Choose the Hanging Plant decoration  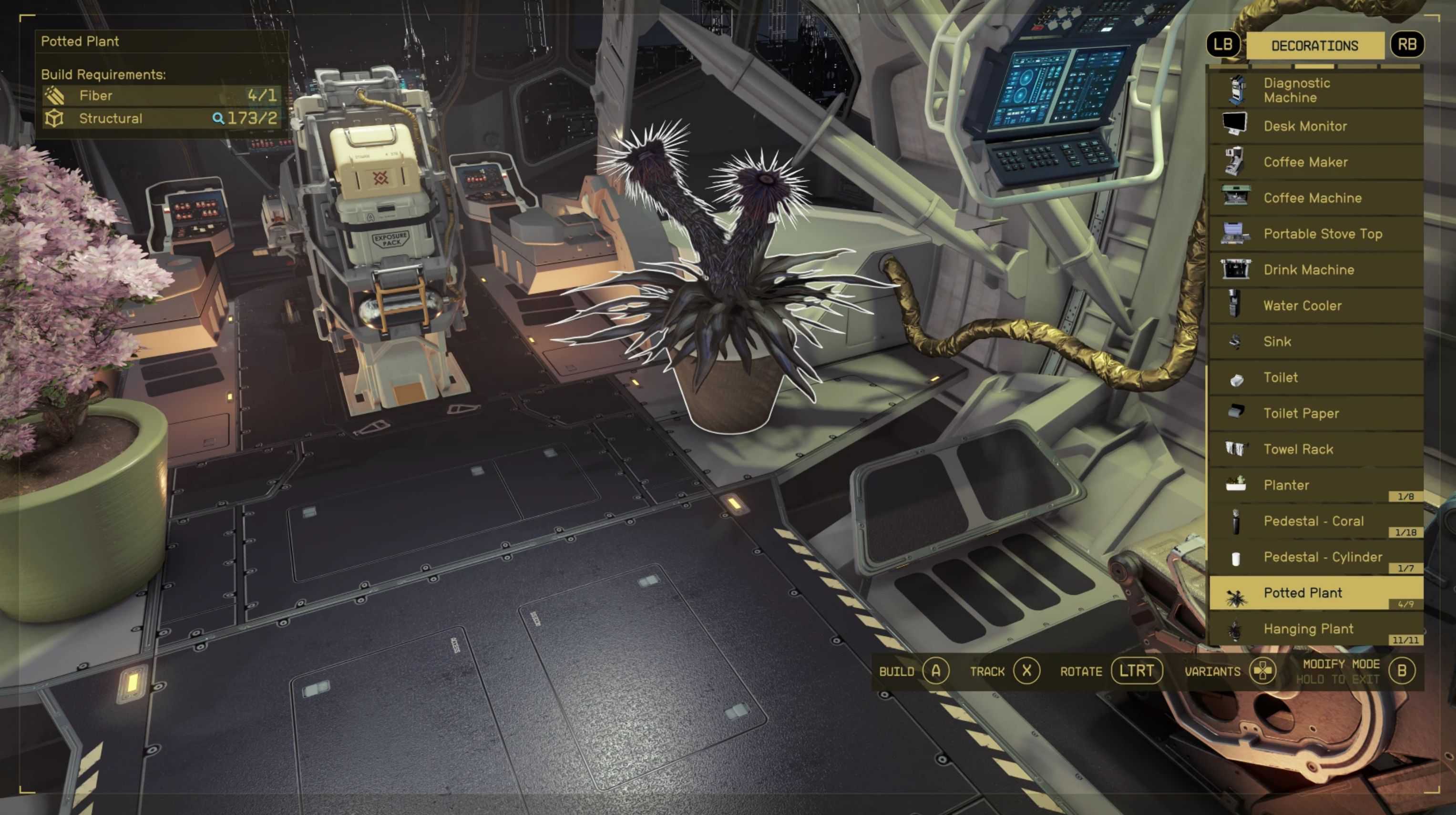(x=1315, y=629)
